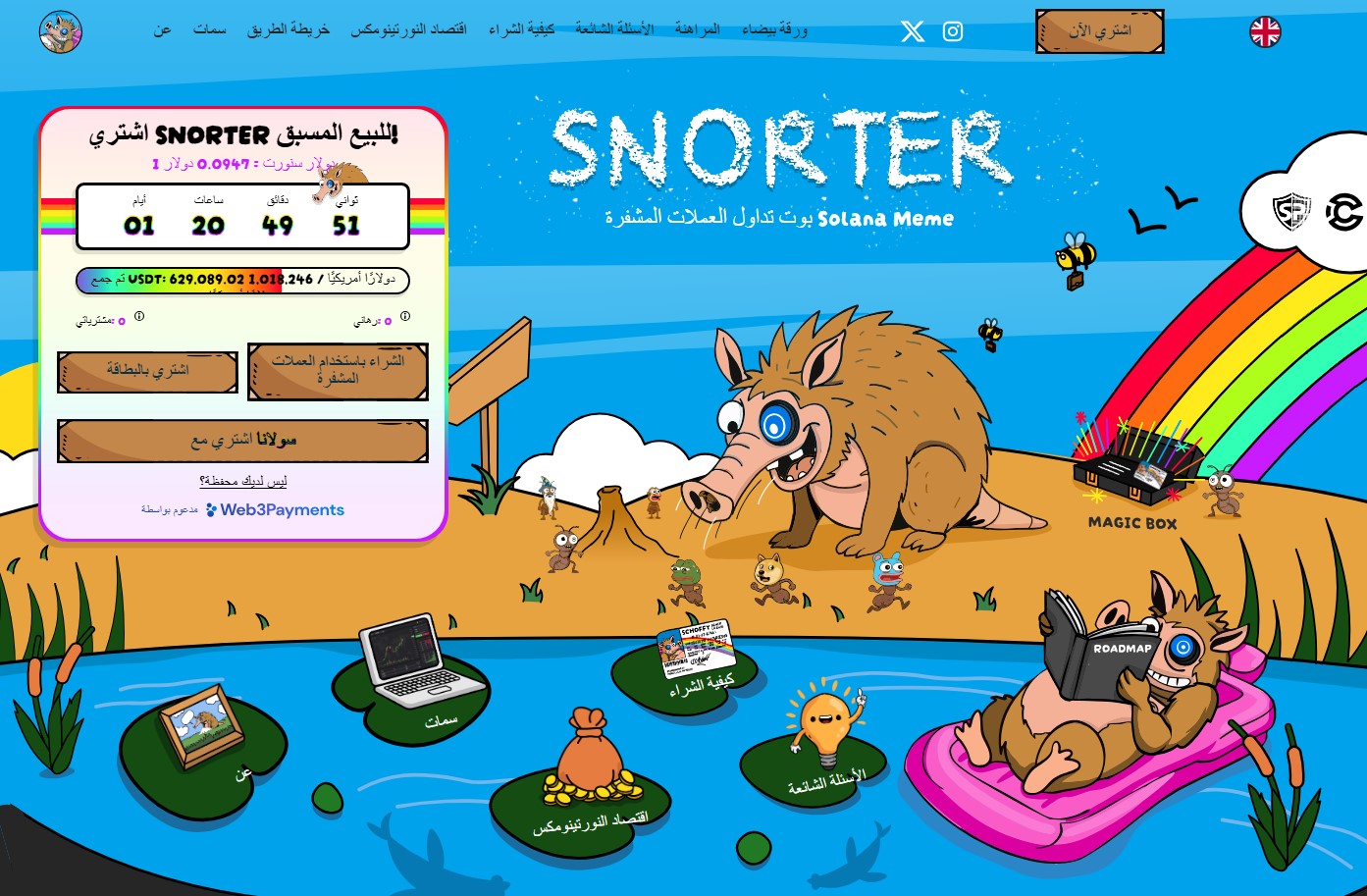Click the info icon beside مشترياتي
The width and height of the screenshot is (1367, 896).
tap(139, 317)
